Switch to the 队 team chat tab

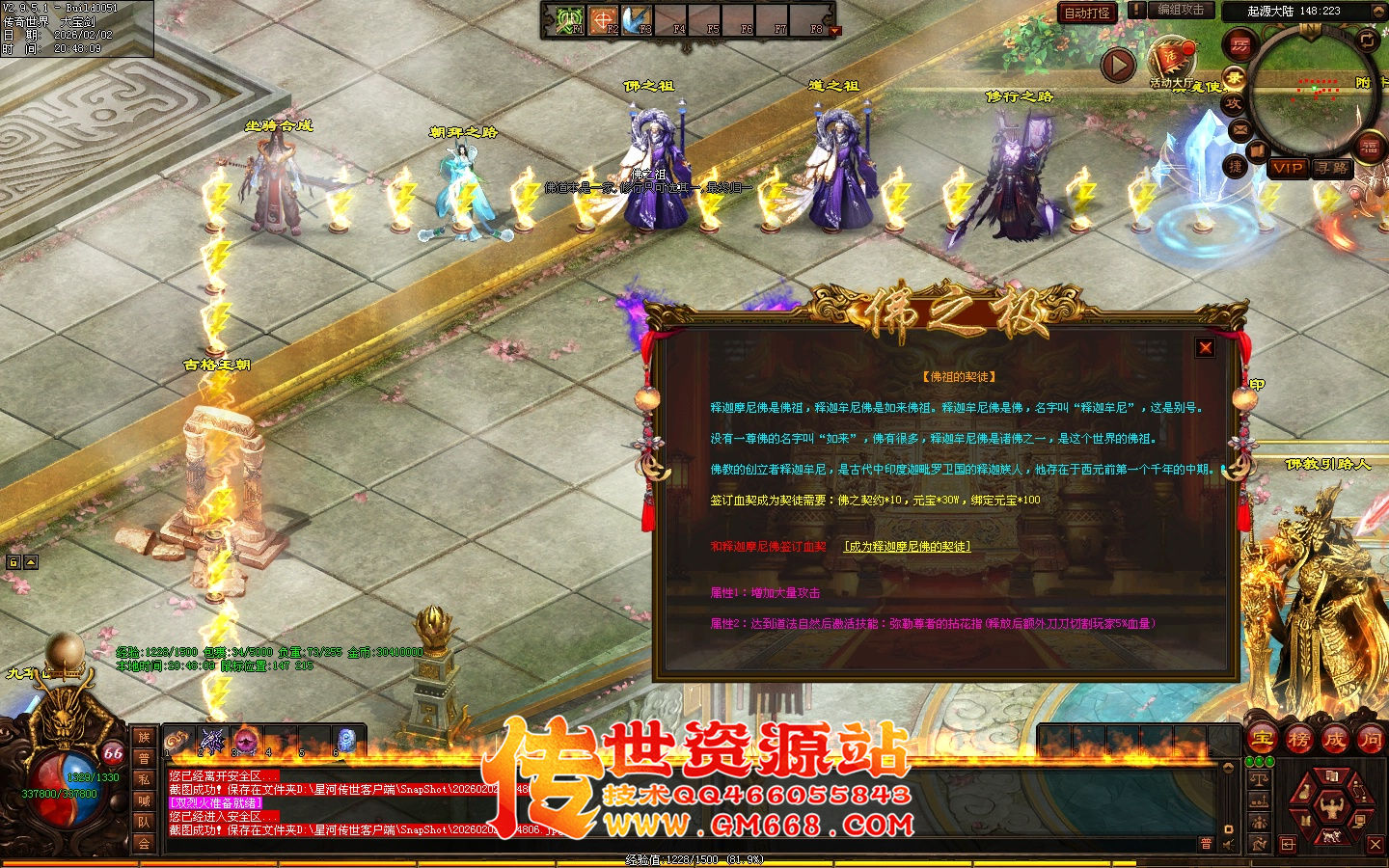coord(146,822)
